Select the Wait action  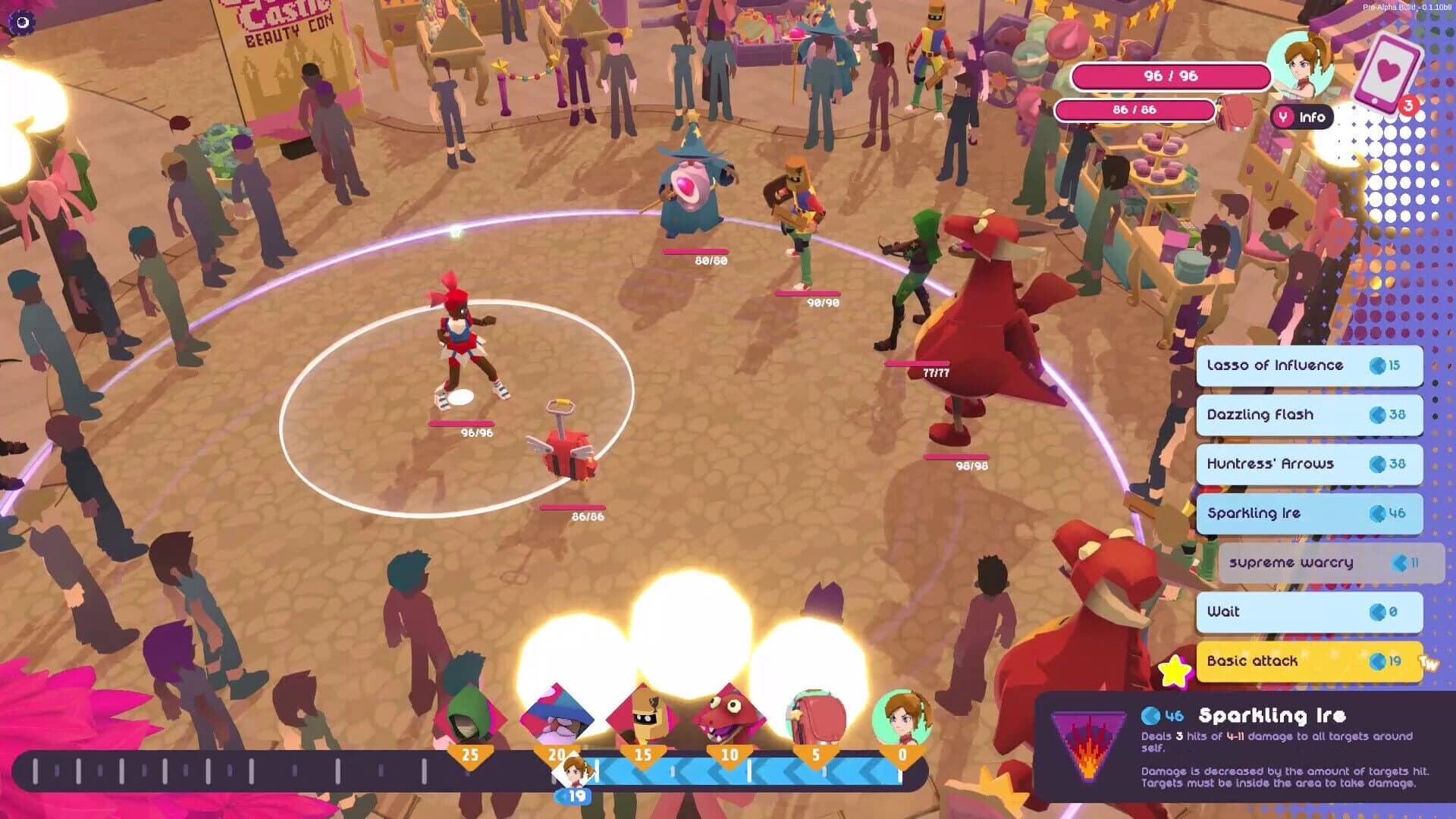[x=1308, y=612]
